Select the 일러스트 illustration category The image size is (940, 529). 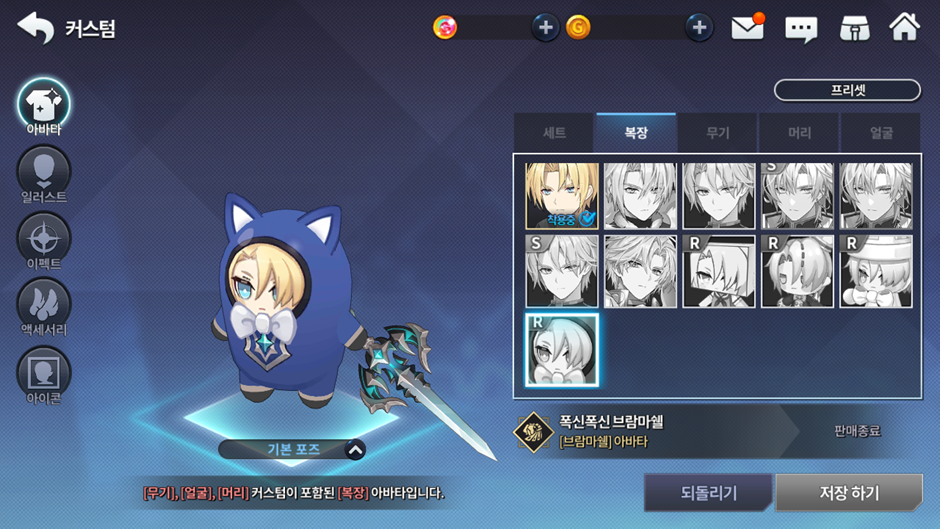click(x=43, y=172)
